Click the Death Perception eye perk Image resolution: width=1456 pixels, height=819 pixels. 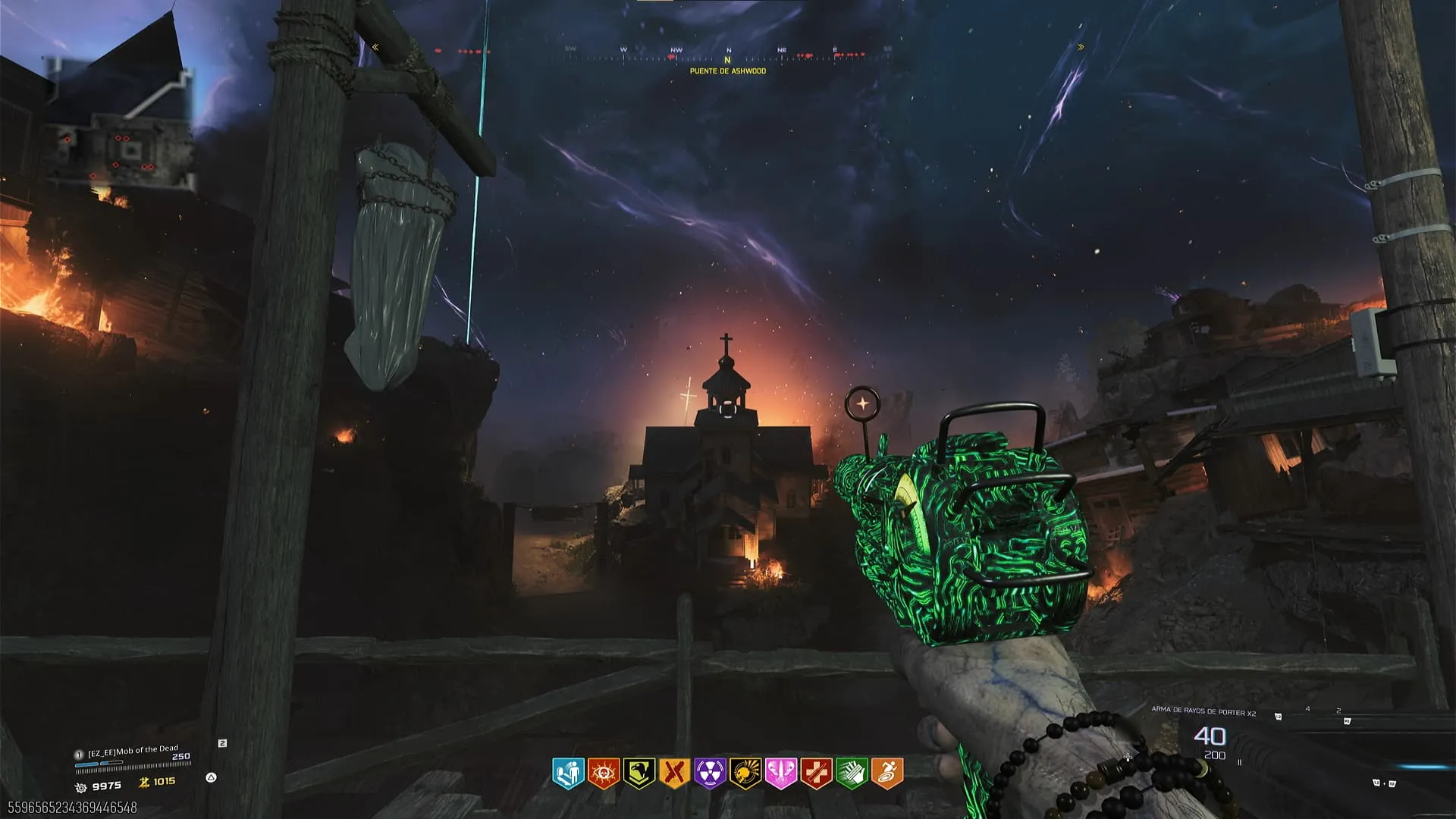pyautogui.click(x=604, y=773)
